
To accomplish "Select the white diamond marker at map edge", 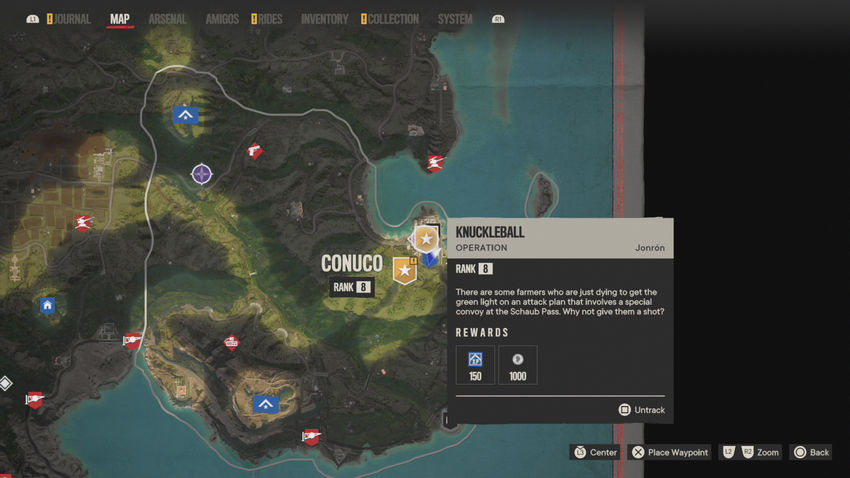I will [5, 383].
